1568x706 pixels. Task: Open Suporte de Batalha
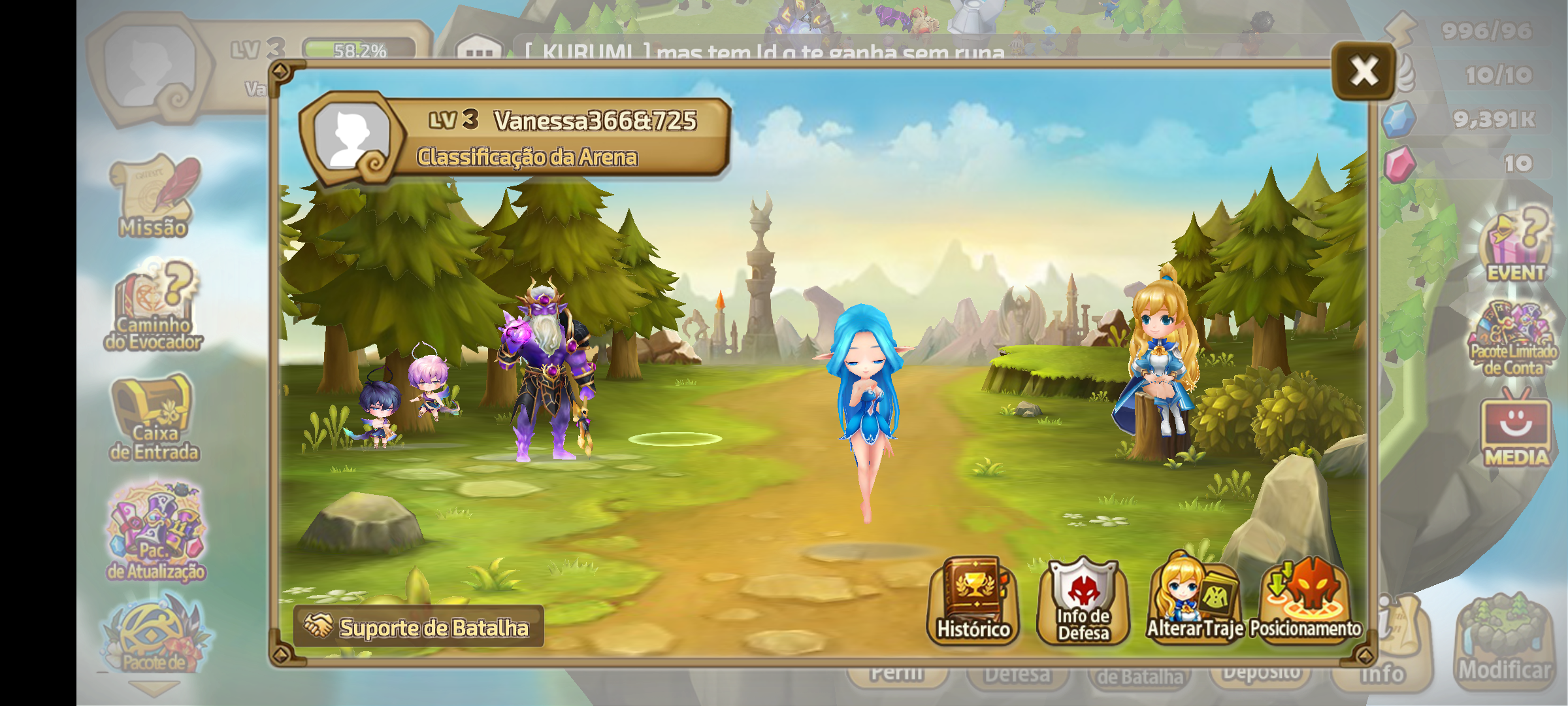point(419,627)
